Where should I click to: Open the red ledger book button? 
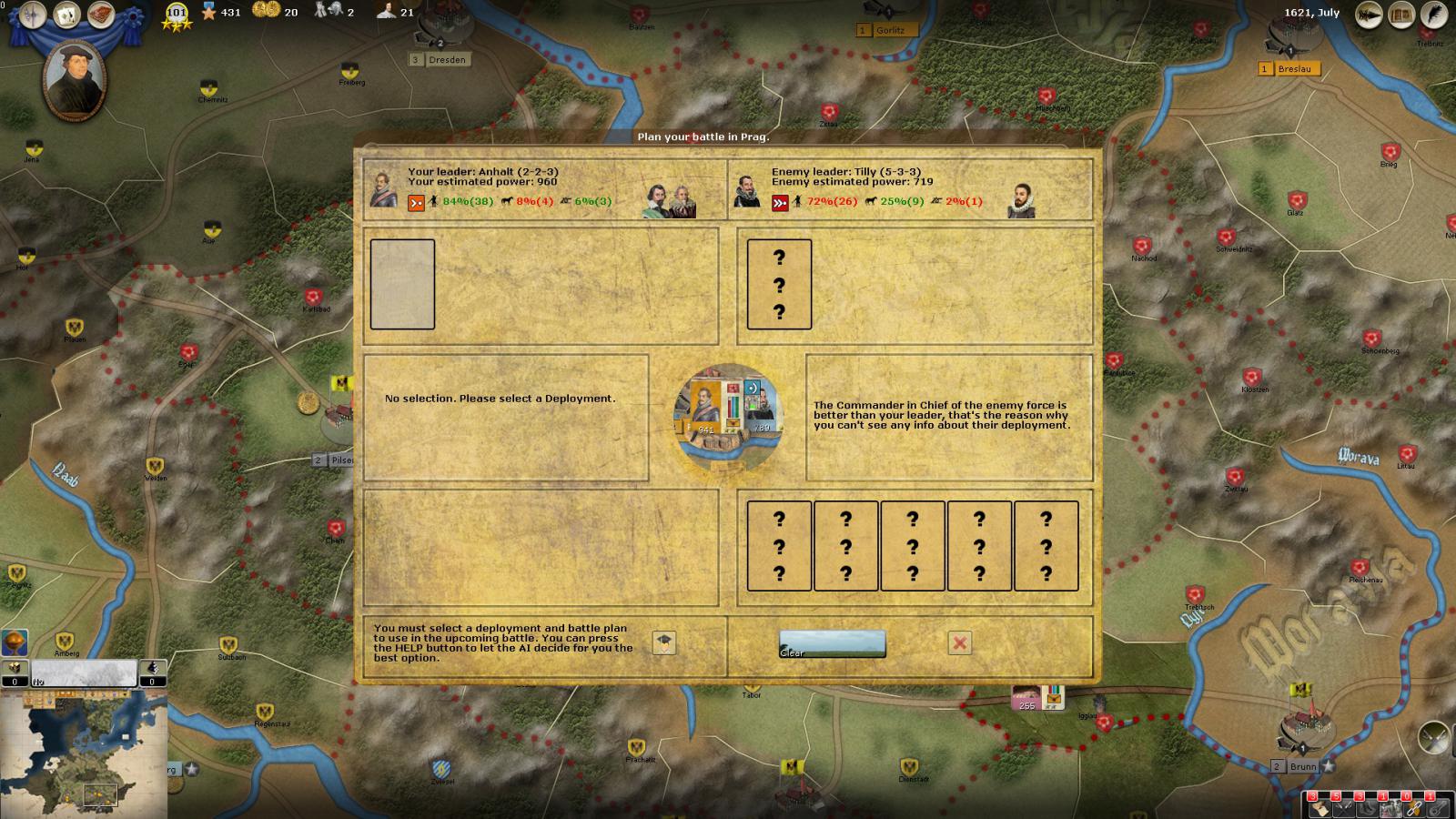pyautogui.click(x=101, y=15)
